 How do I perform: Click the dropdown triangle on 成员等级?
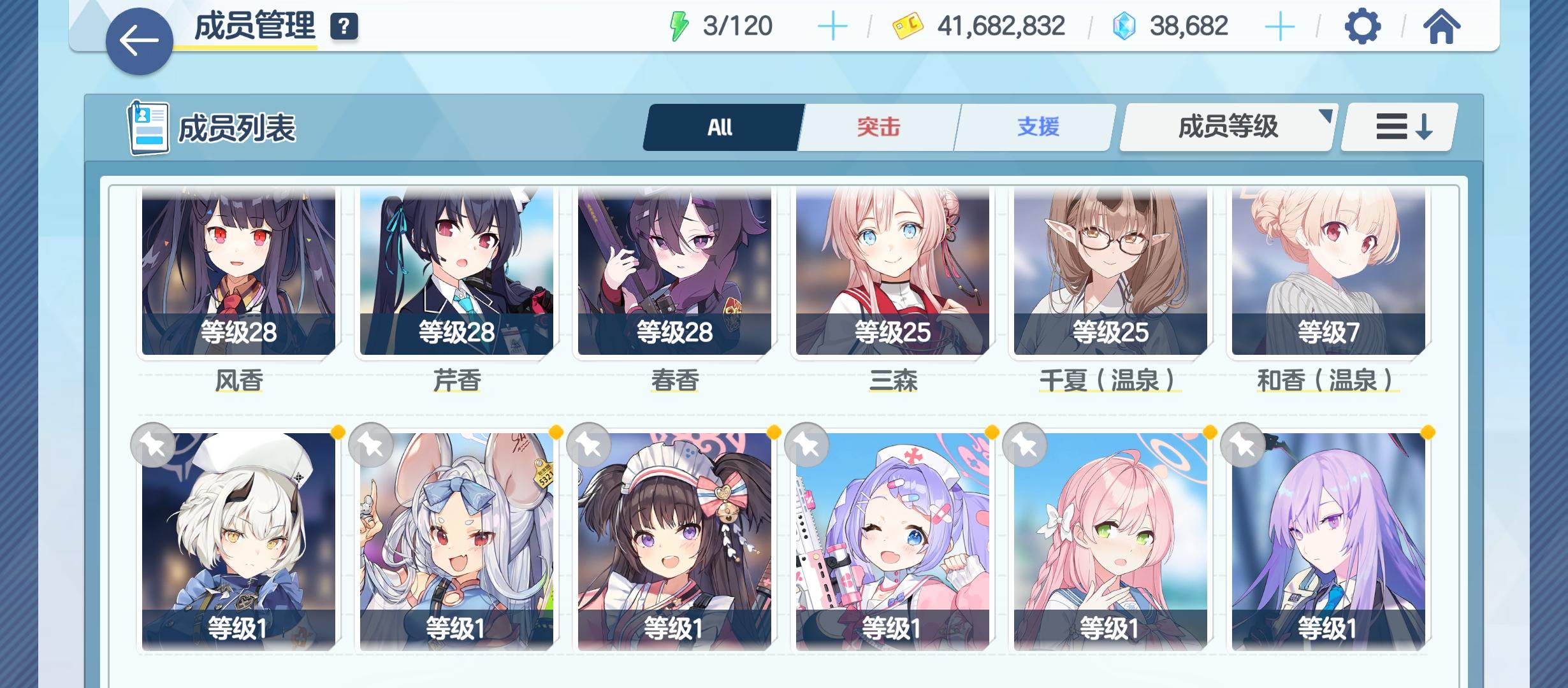1326,115
